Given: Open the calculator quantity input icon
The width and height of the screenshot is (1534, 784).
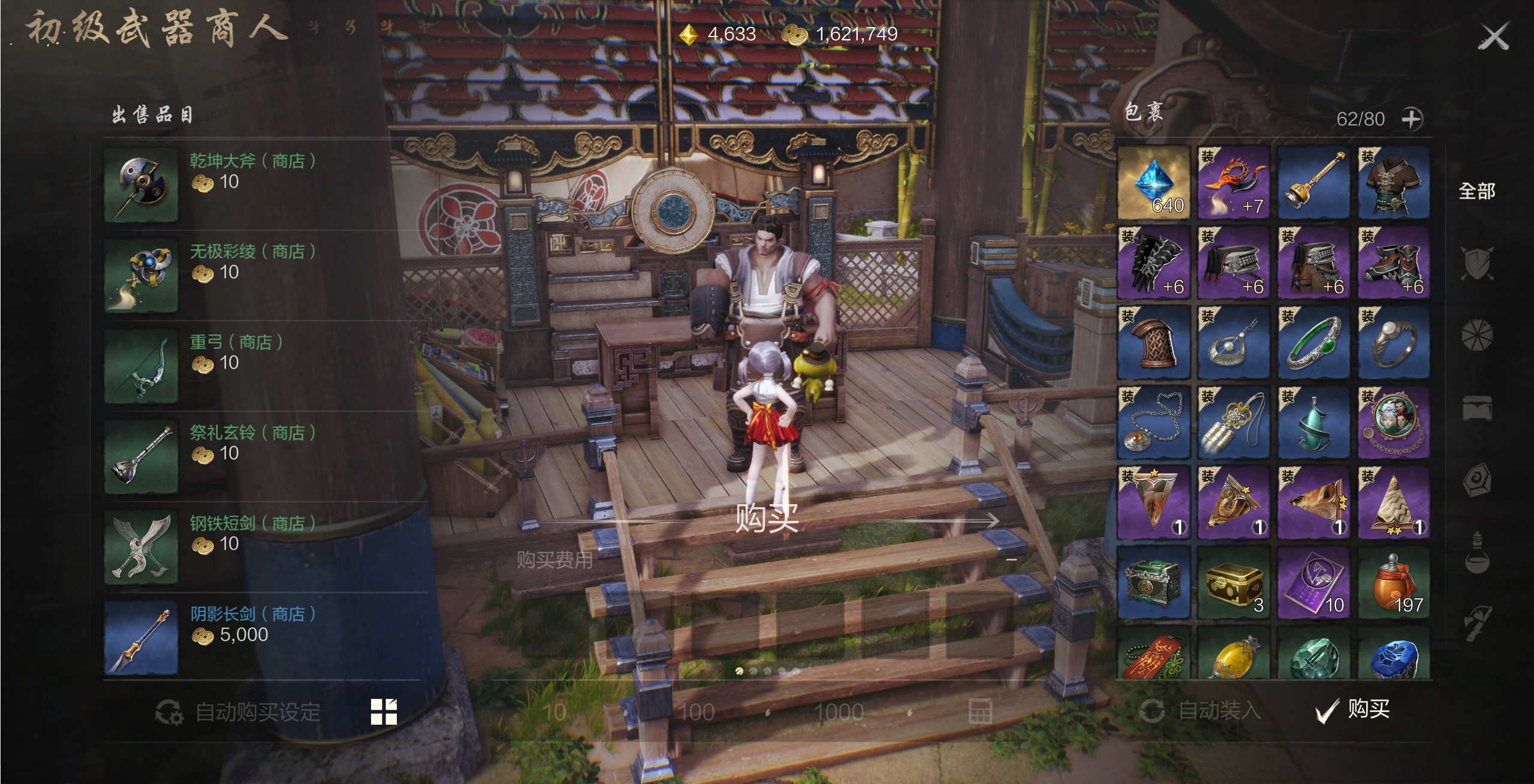Looking at the screenshot, I should pyautogui.click(x=980, y=711).
